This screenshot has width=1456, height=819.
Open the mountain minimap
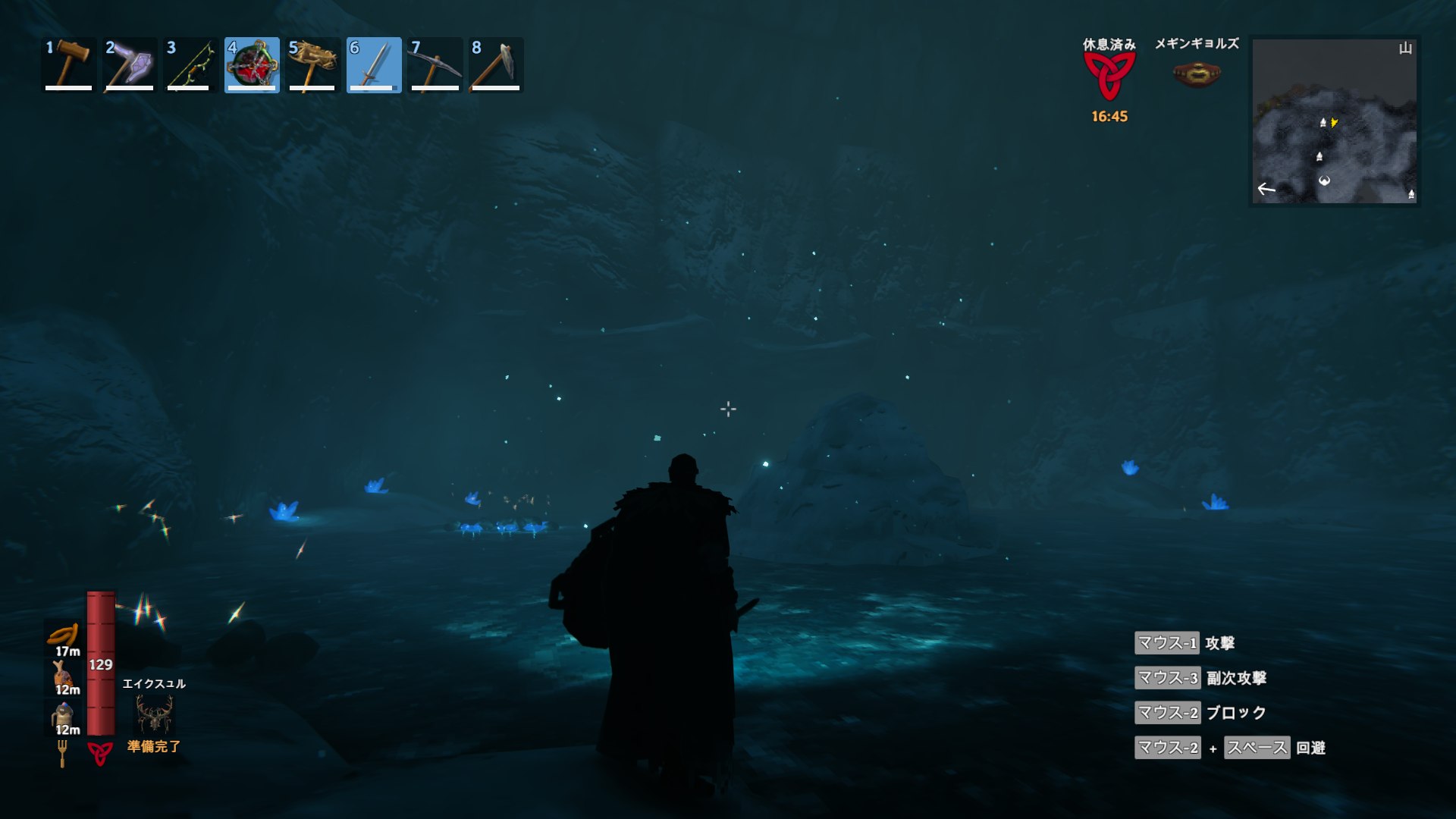[x=1334, y=121]
